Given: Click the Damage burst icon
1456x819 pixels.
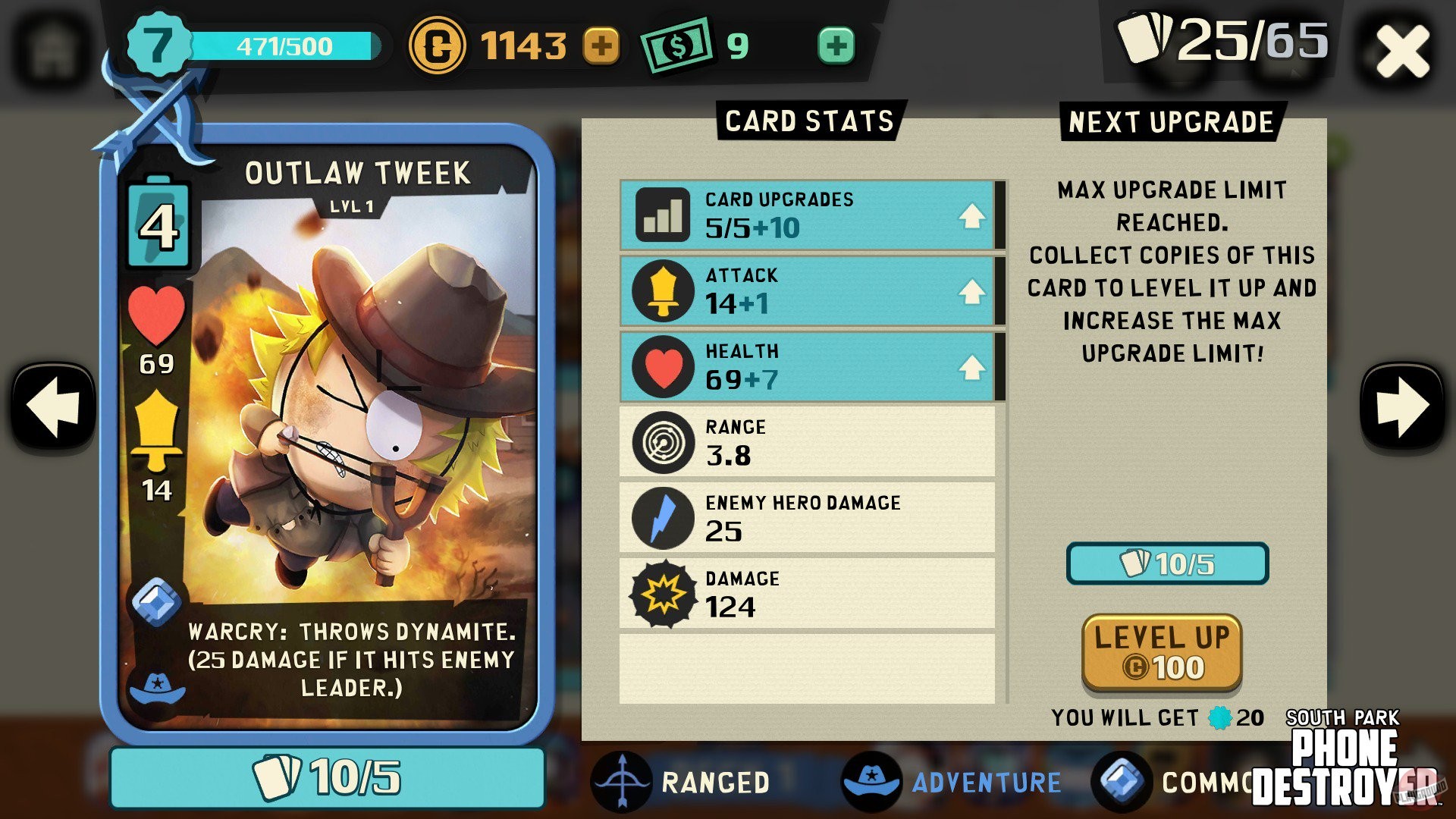Looking at the screenshot, I should click(661, 593).
